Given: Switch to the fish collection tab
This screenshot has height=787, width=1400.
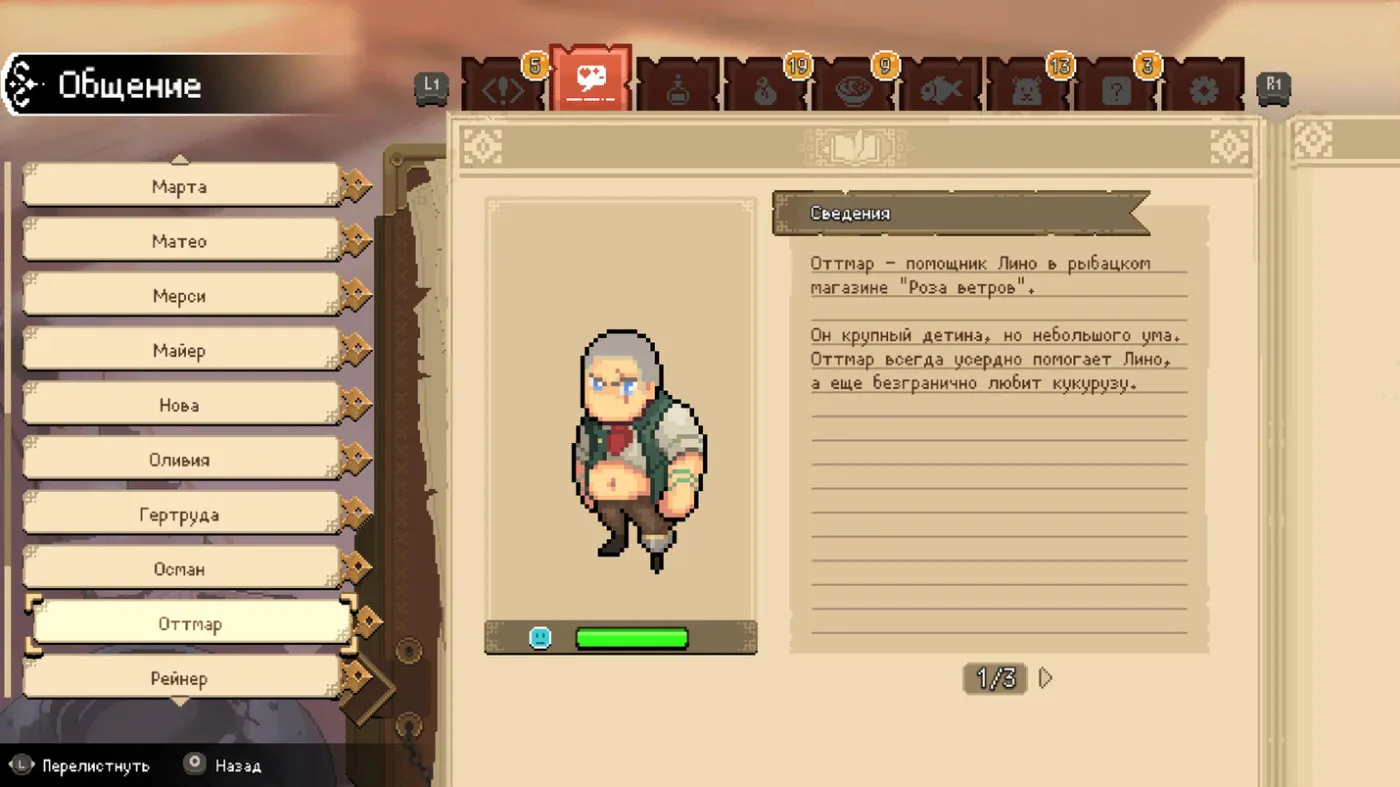Looking at the screenshot, I should click(941, 90).
